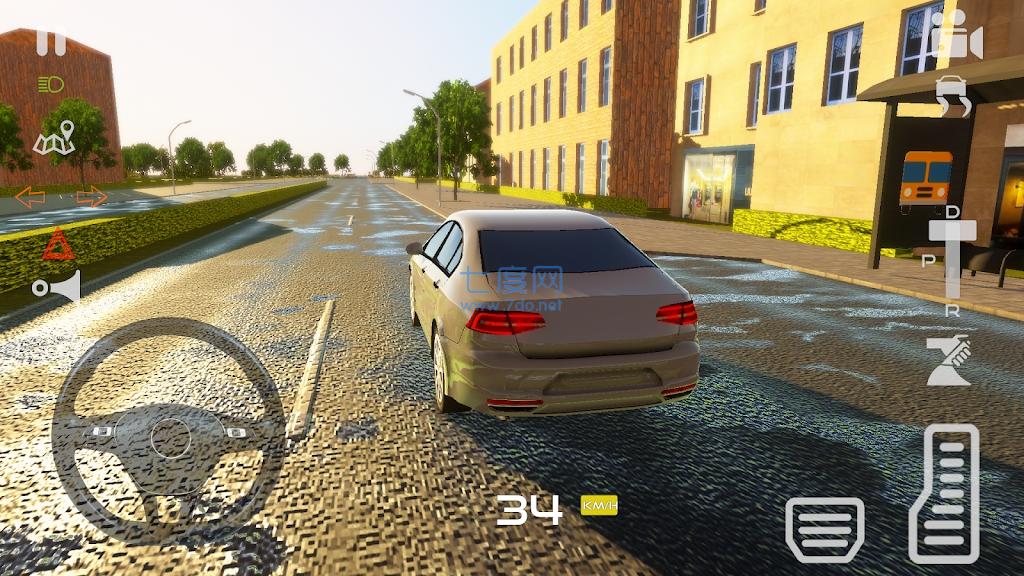Click the on-screen steering wheel
Image resolution: width=1024 pixels, height=576 pixels.
click(168, 432)
